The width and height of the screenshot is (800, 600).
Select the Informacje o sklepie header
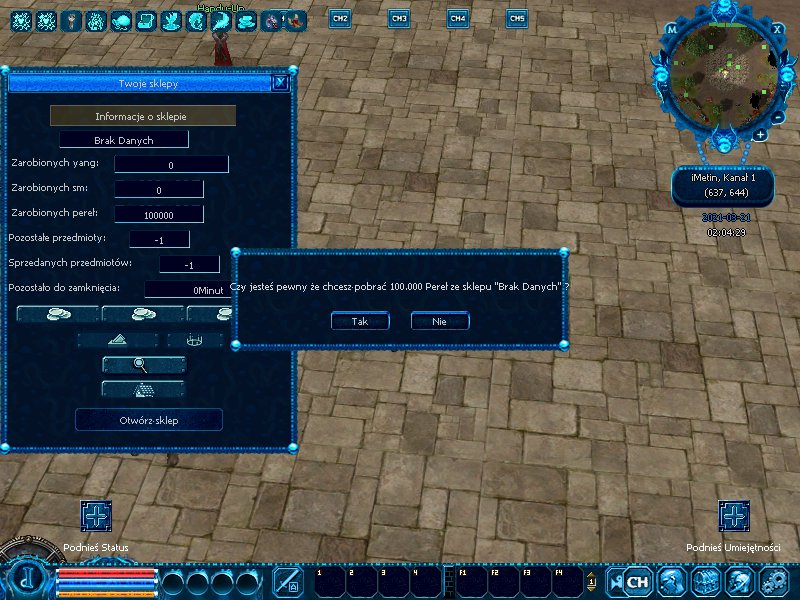coord(143,116)
